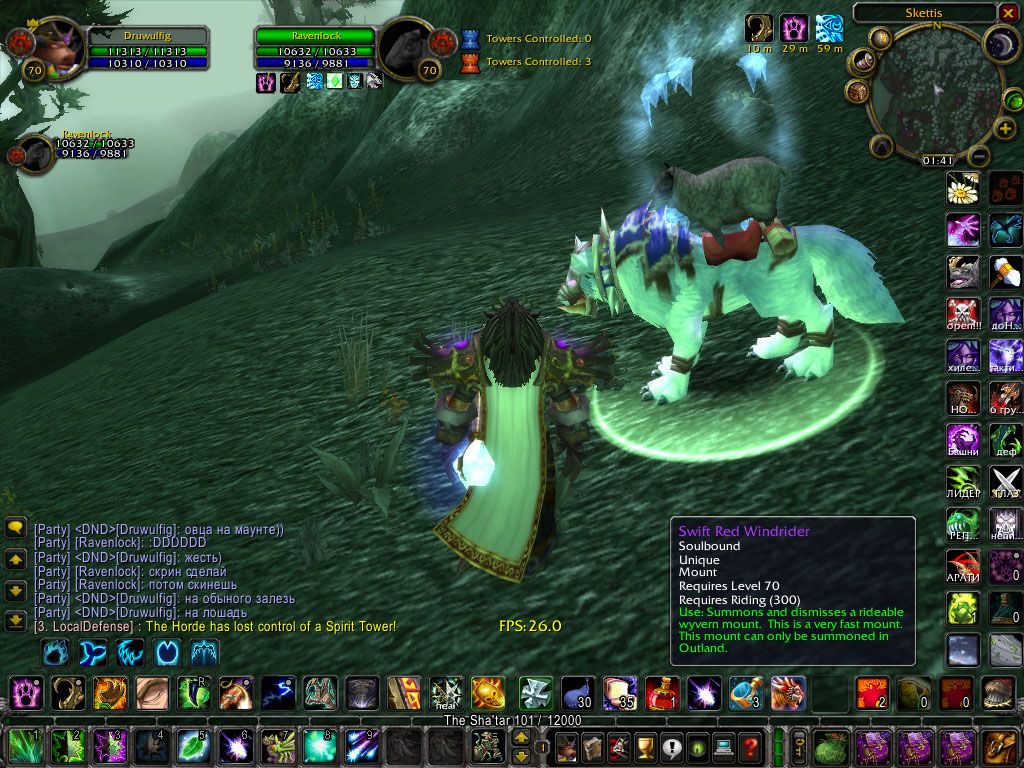This screenshot has height=768, width=1024.
Task: Jump chat to bottom with the bottom-arrow button
Action: click(15, 620)
